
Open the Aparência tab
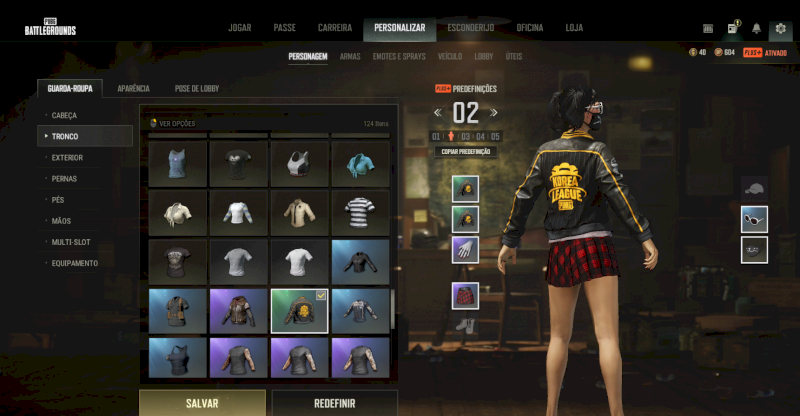[133, 89]
